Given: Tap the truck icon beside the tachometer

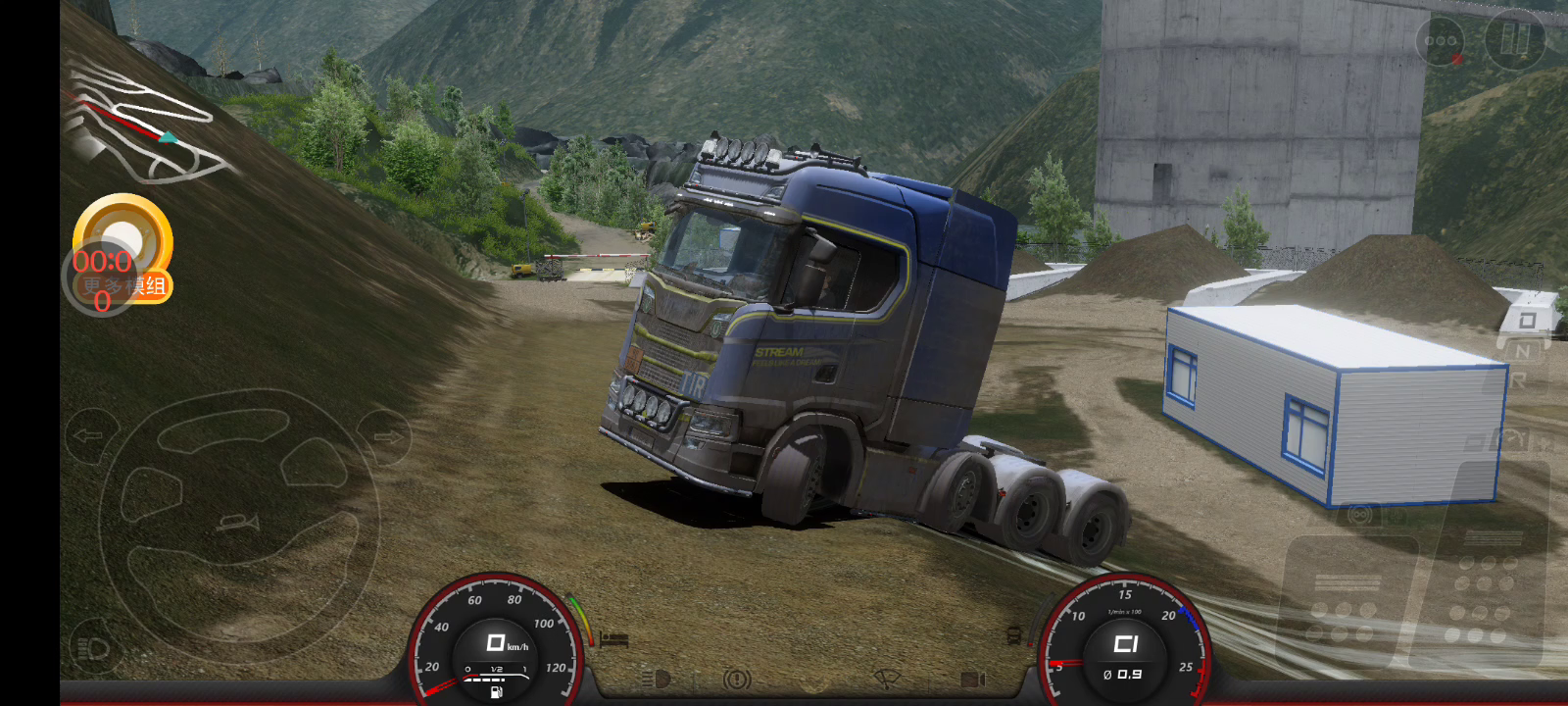Looking at the screenshot, I should 1014,635.
